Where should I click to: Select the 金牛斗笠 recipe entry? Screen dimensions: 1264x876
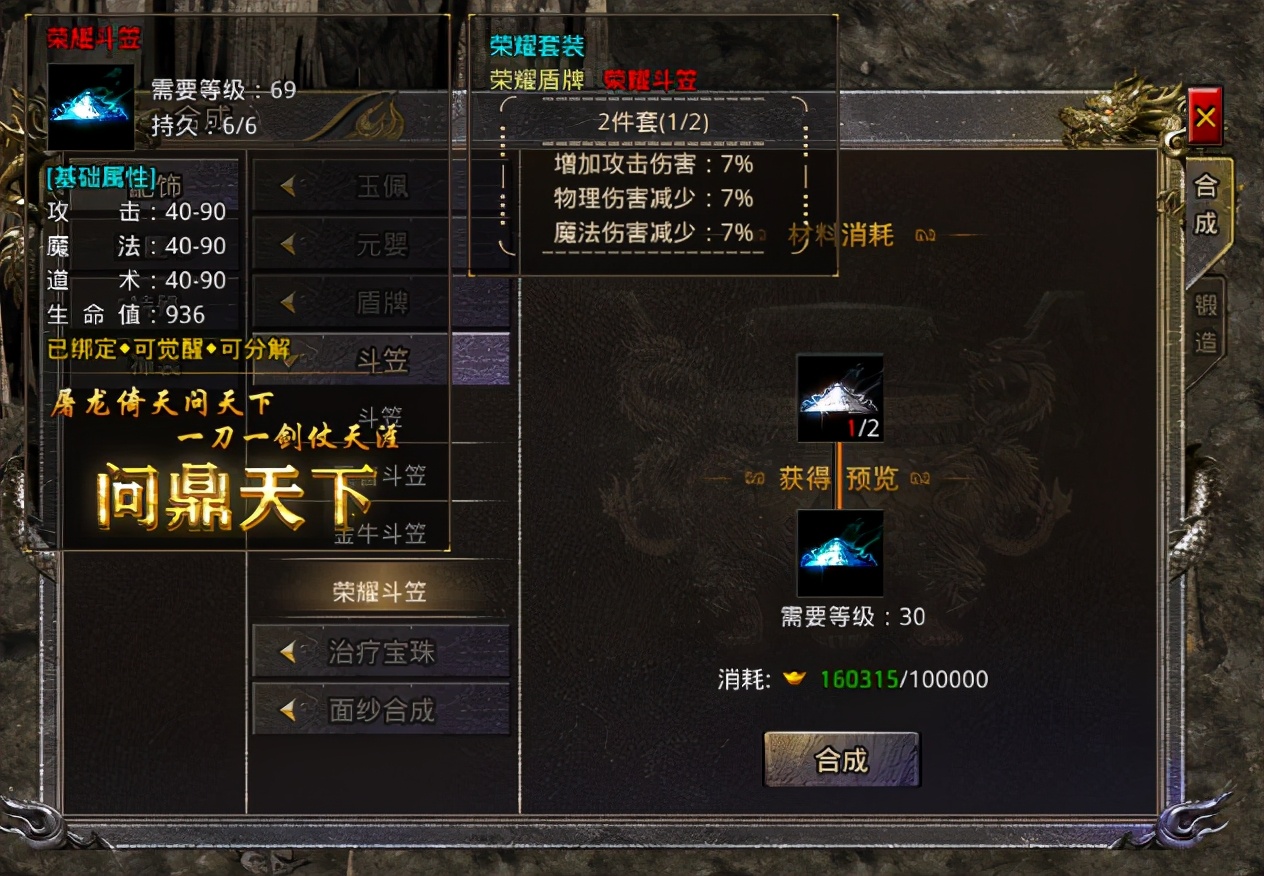click(x=379, y=534)
